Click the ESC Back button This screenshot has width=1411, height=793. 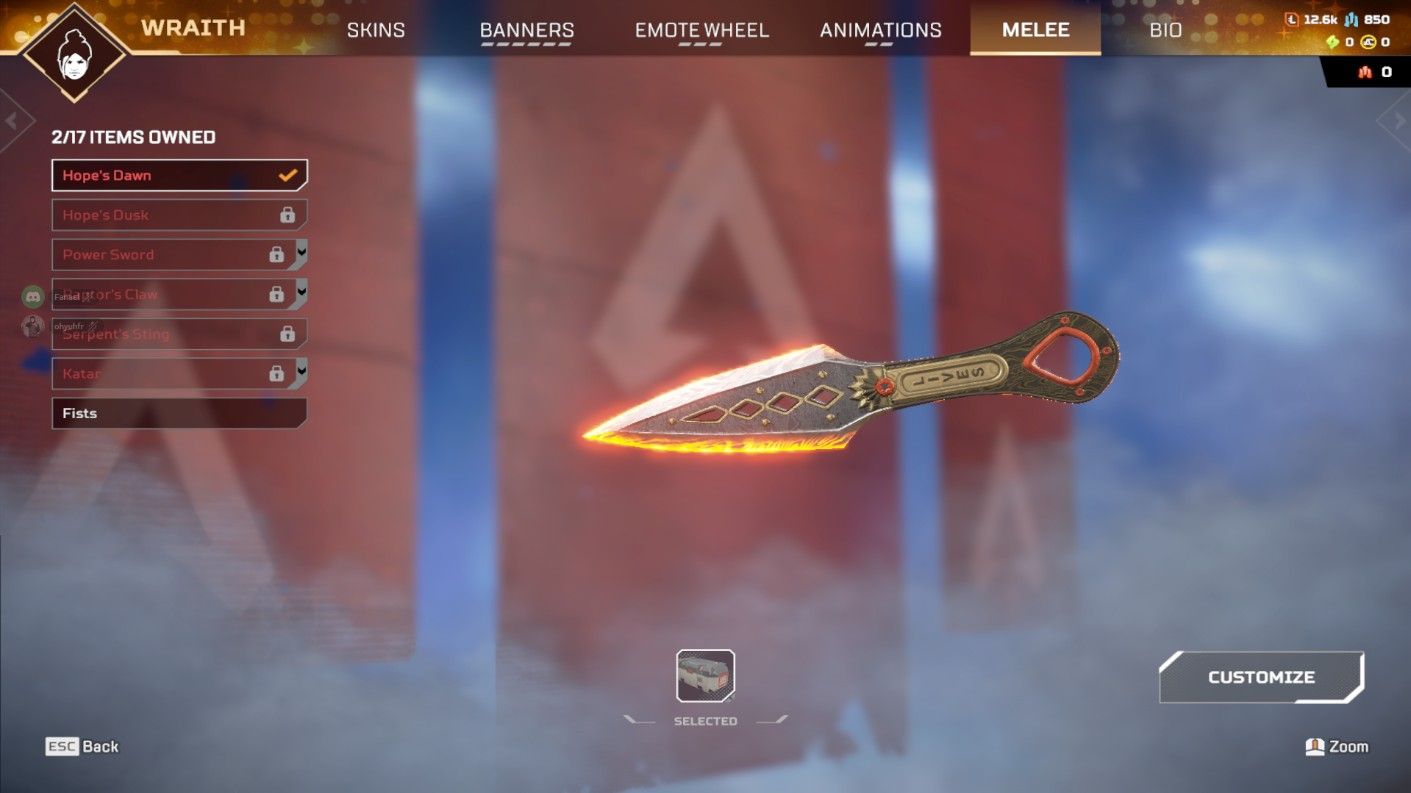[x=81, y=746]
